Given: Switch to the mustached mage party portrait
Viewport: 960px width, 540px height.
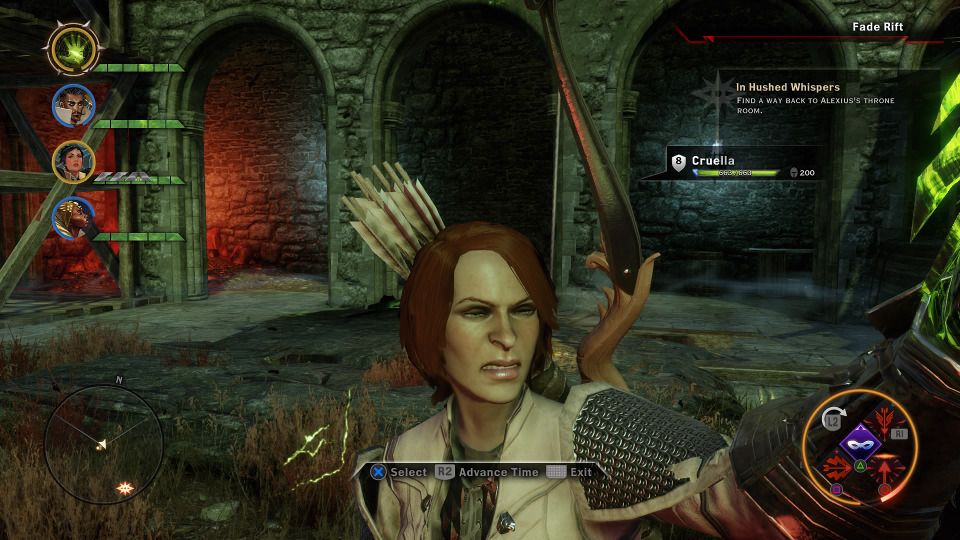Looking at the screenshot, I should 73,103.
